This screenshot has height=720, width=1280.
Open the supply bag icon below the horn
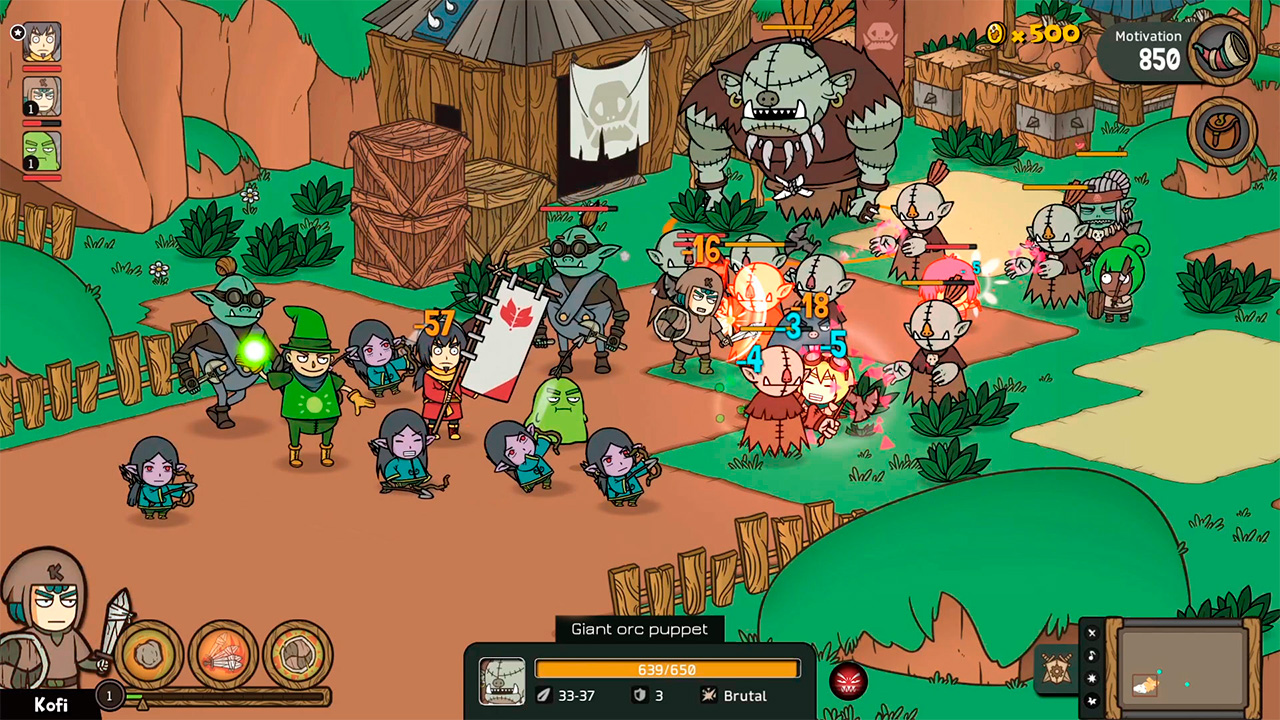(1222, 128)
